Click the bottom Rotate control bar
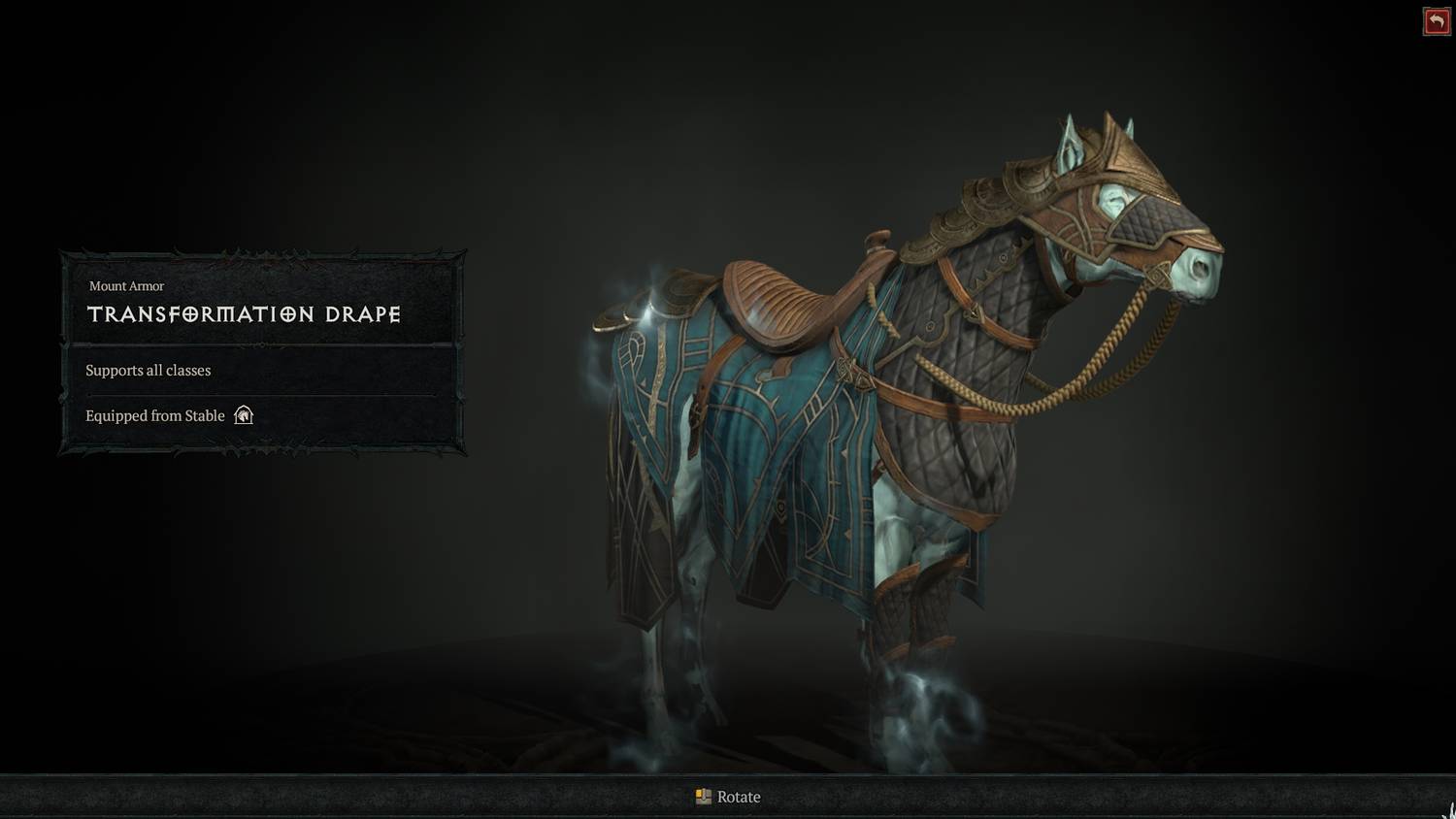The width and height of the screenshot is (1456, 819). pyautogui.click(x=728, y=797)
